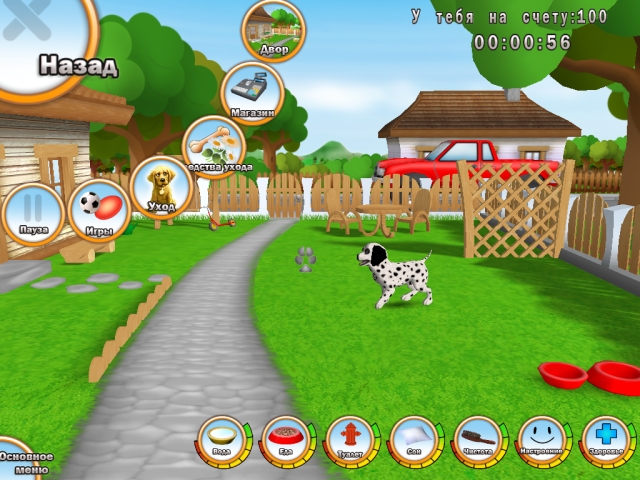Select the Еда food bowl icon
The height and width of the screenshot is (480, 640).
pyautogui.click(x=286, y=440)
